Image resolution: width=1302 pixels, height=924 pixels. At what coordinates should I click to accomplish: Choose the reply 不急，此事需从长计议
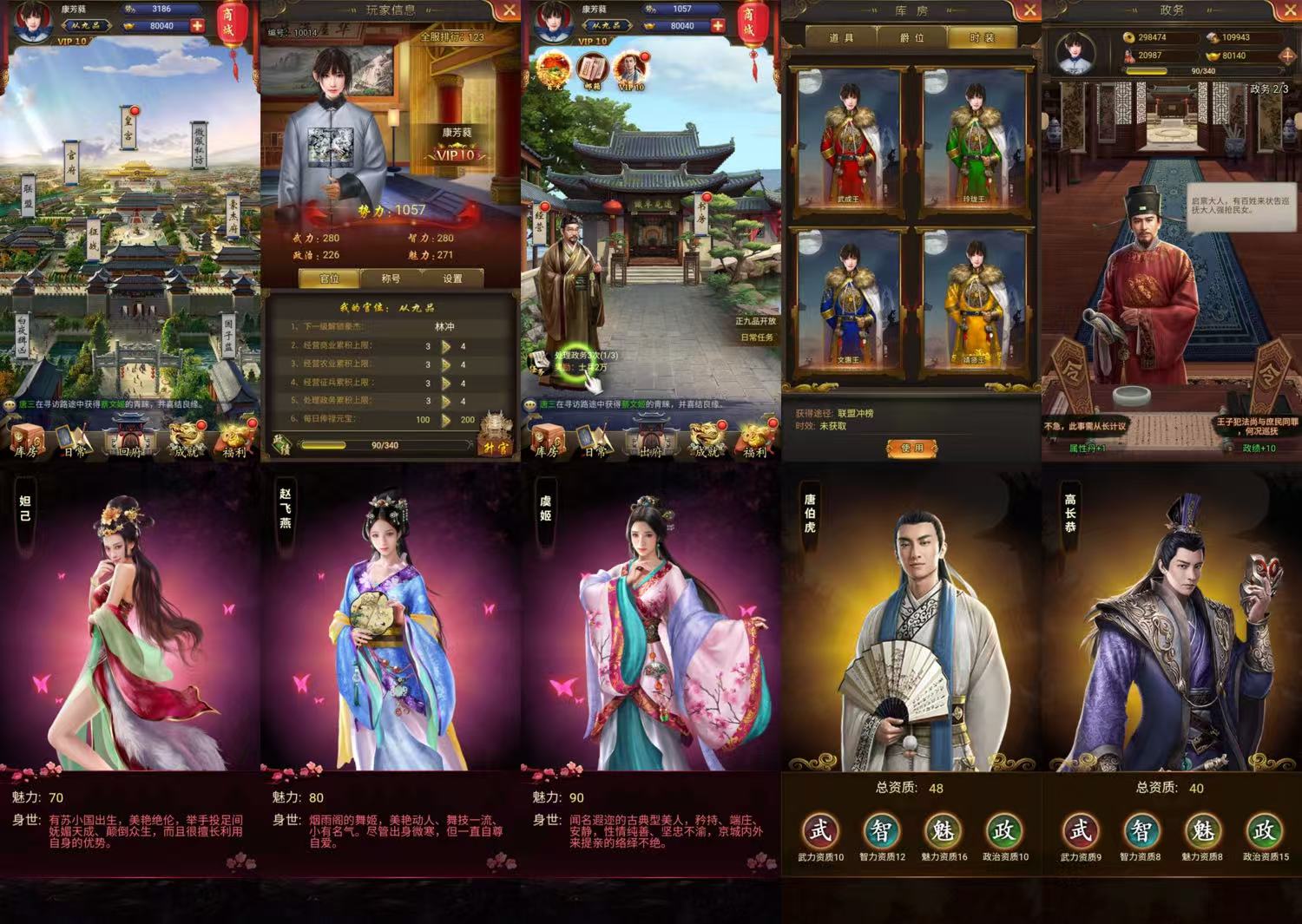click(x=1084, y=427)
